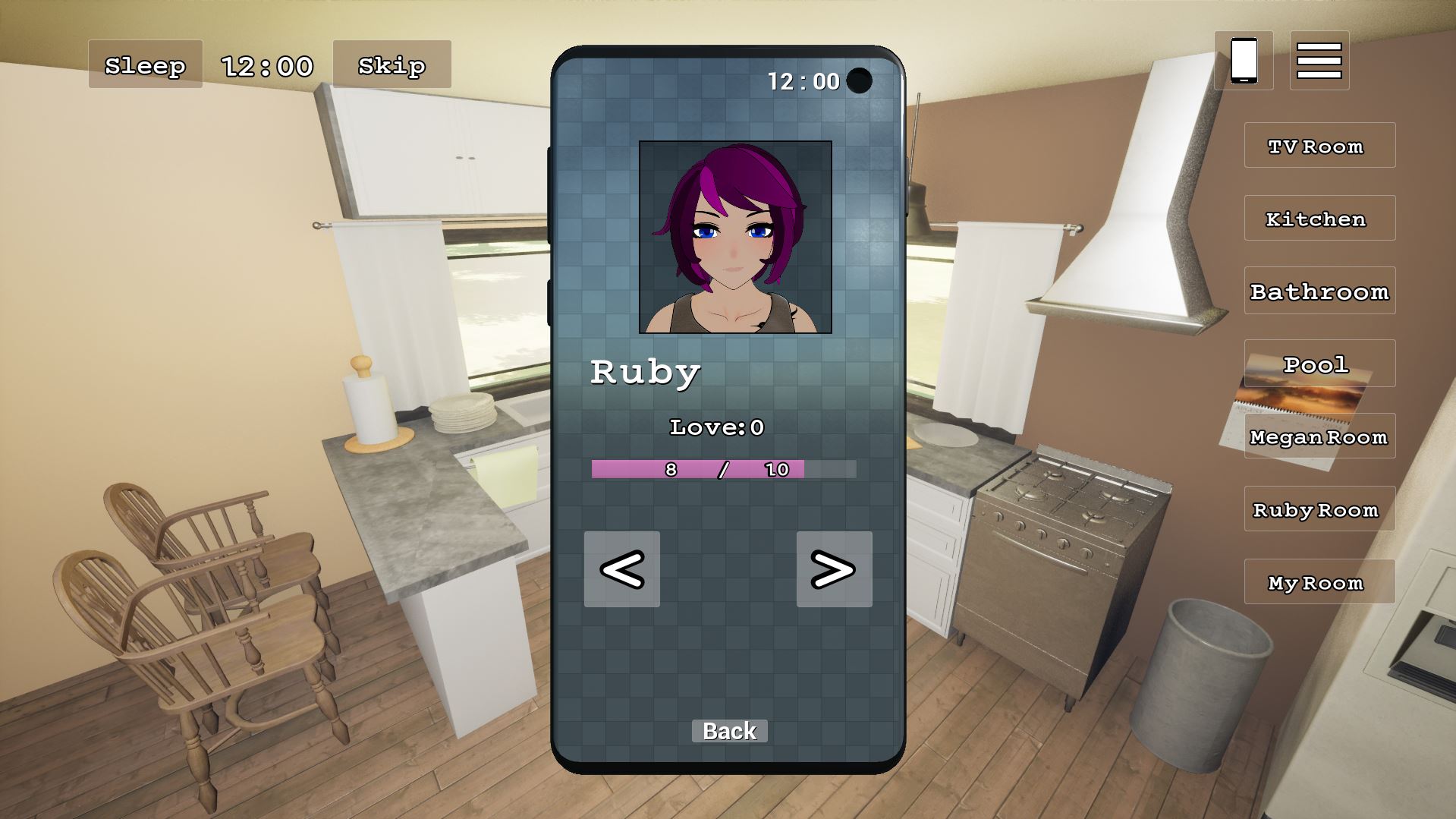Skip time with the Skip button
Image resolution: width=1456 pixels, height=819 pixels.
coord(392,65)
